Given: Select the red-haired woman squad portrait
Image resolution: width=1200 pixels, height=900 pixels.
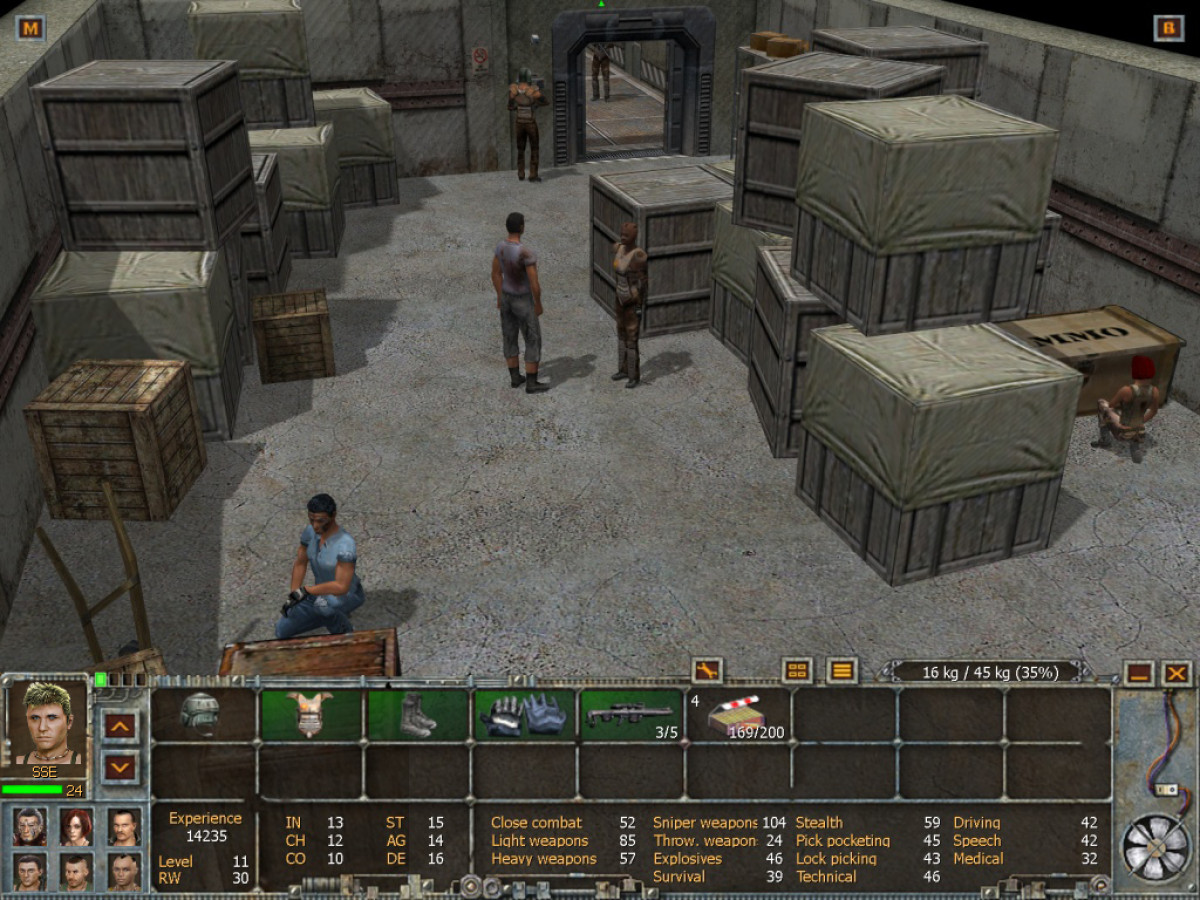Looking at the screenshot, I should tap(76, 826).
